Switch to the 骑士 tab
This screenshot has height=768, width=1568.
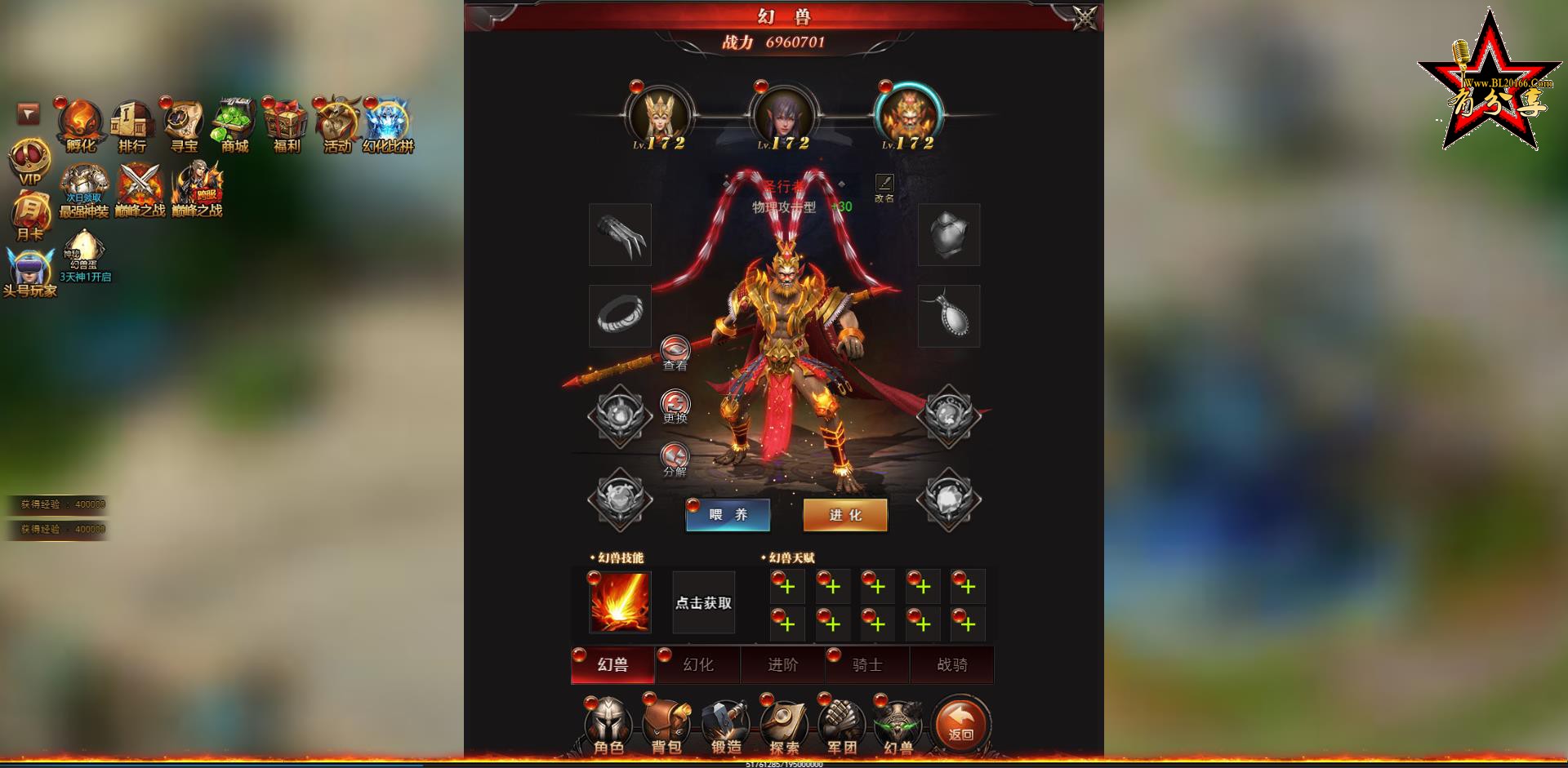pyautogui.click(x=868, y=665)
